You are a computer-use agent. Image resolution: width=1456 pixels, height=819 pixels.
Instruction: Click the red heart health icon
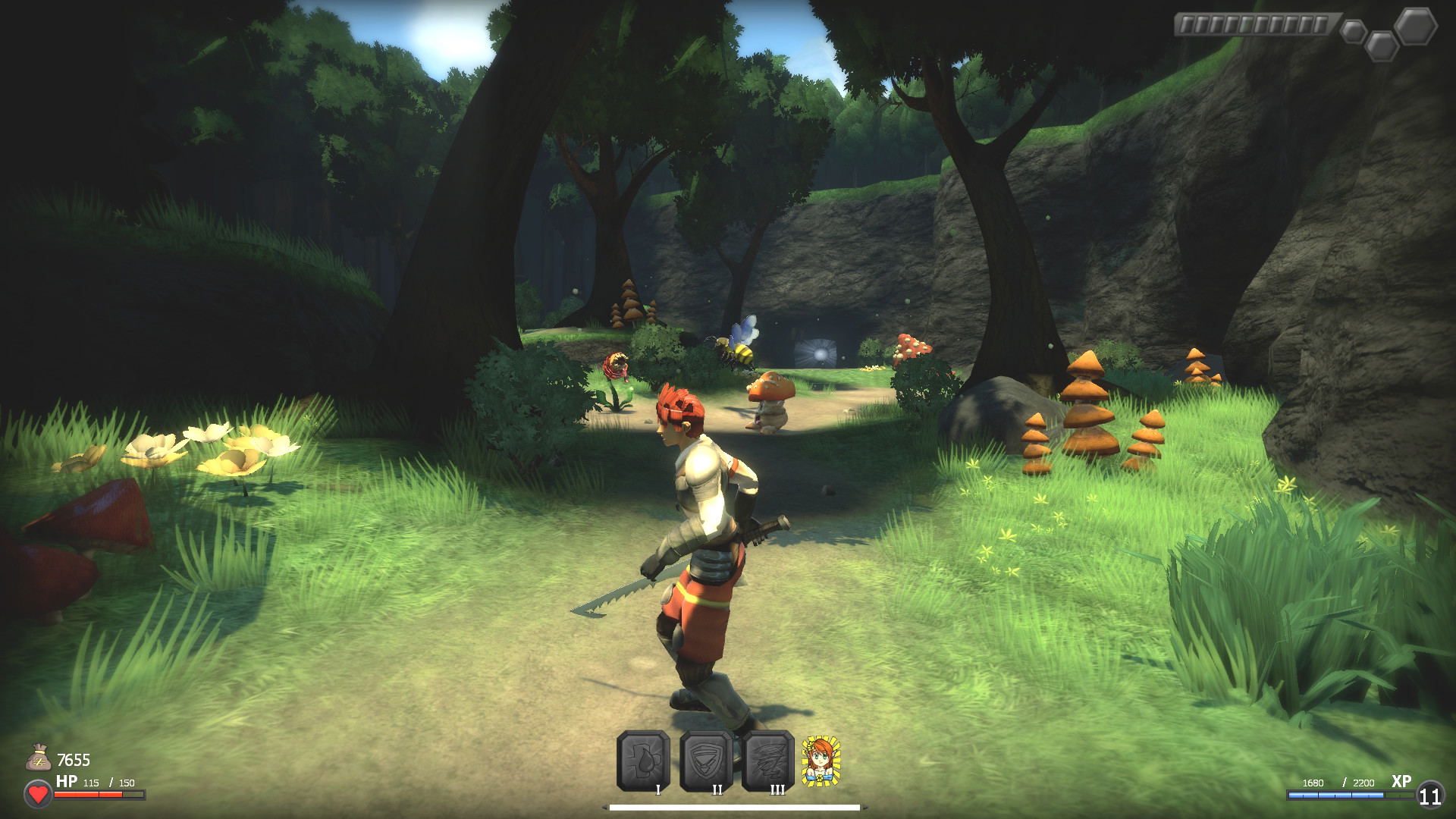point(38,794)
